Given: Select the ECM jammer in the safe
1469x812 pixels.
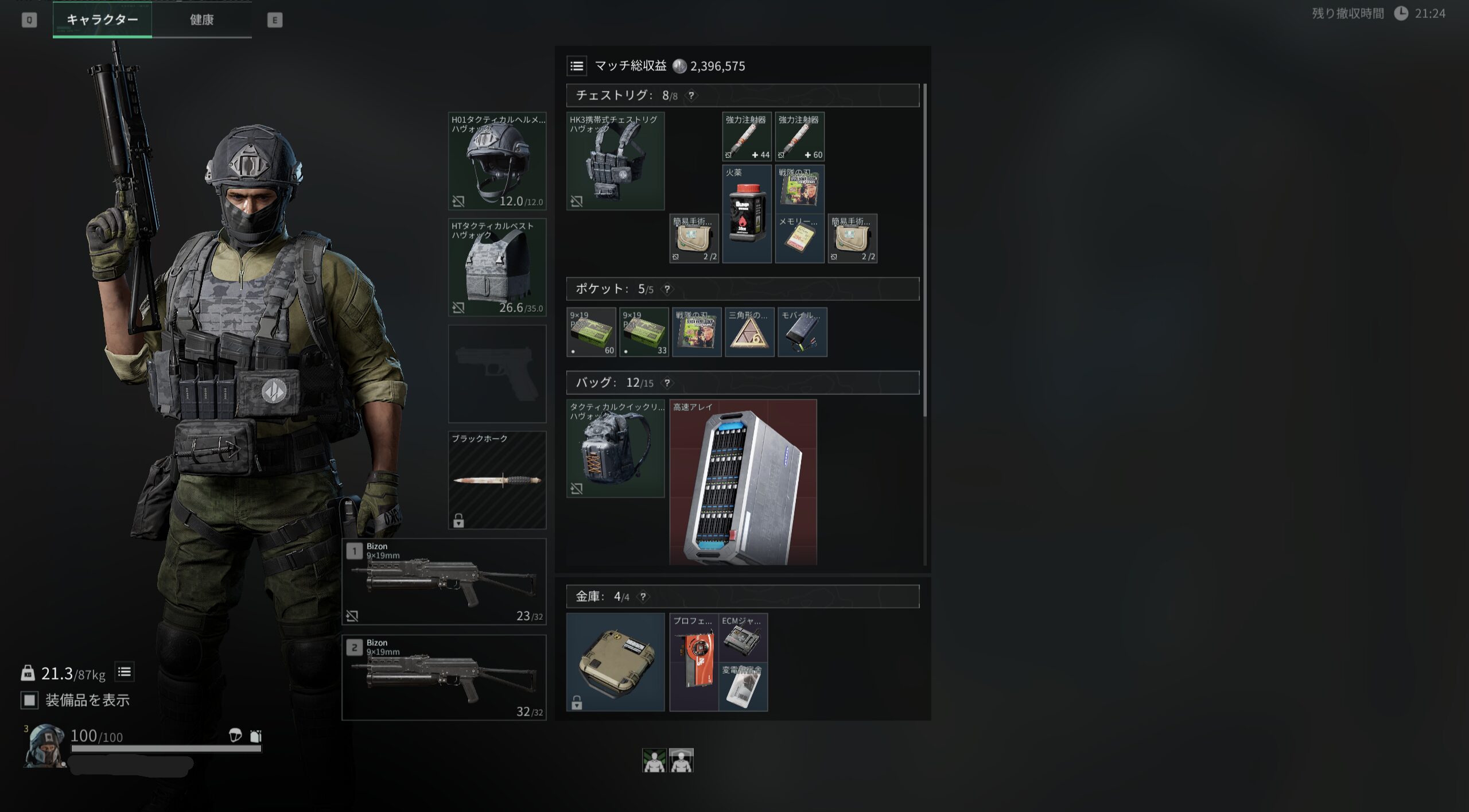Looking at the screenshot, I should coord(743,637).
